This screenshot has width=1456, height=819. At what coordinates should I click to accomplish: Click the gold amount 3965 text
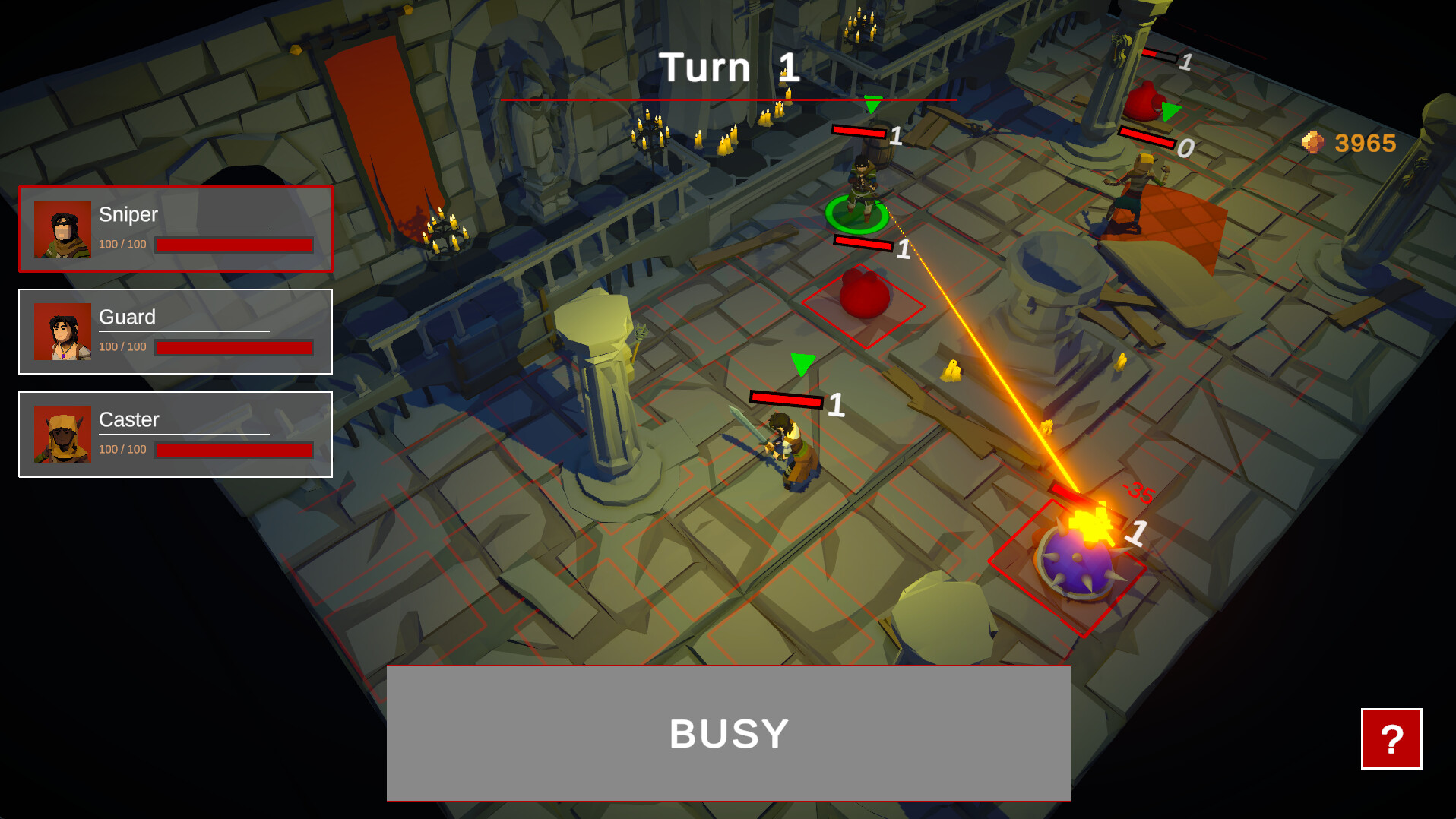1364,143
